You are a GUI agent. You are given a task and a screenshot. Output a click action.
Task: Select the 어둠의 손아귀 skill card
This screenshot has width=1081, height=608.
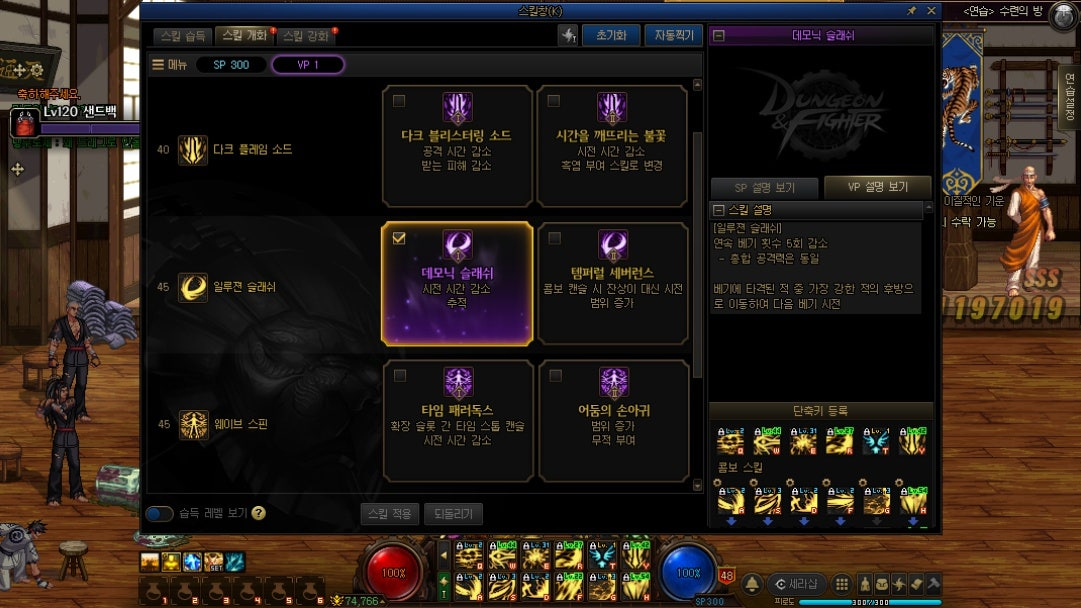click(x=612, y=420)
